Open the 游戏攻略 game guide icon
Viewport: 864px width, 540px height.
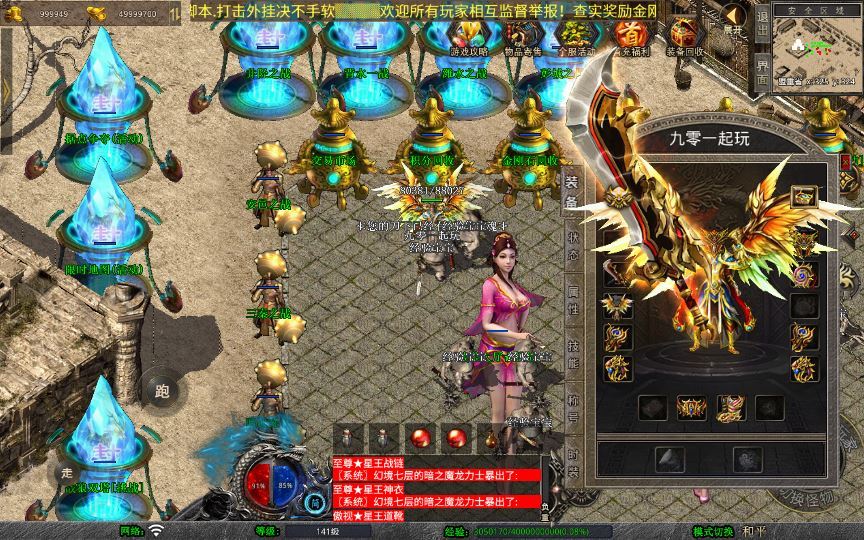468,36
